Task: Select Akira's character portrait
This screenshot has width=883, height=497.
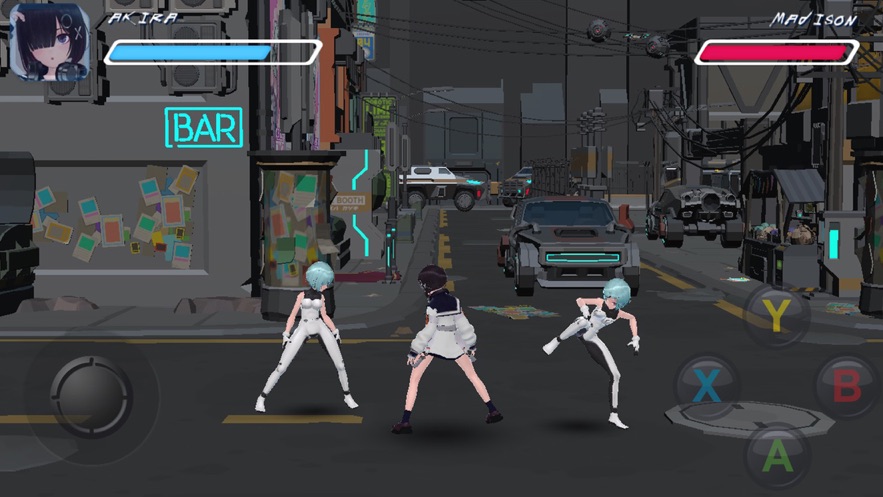Action: click(x=51, y=42)
